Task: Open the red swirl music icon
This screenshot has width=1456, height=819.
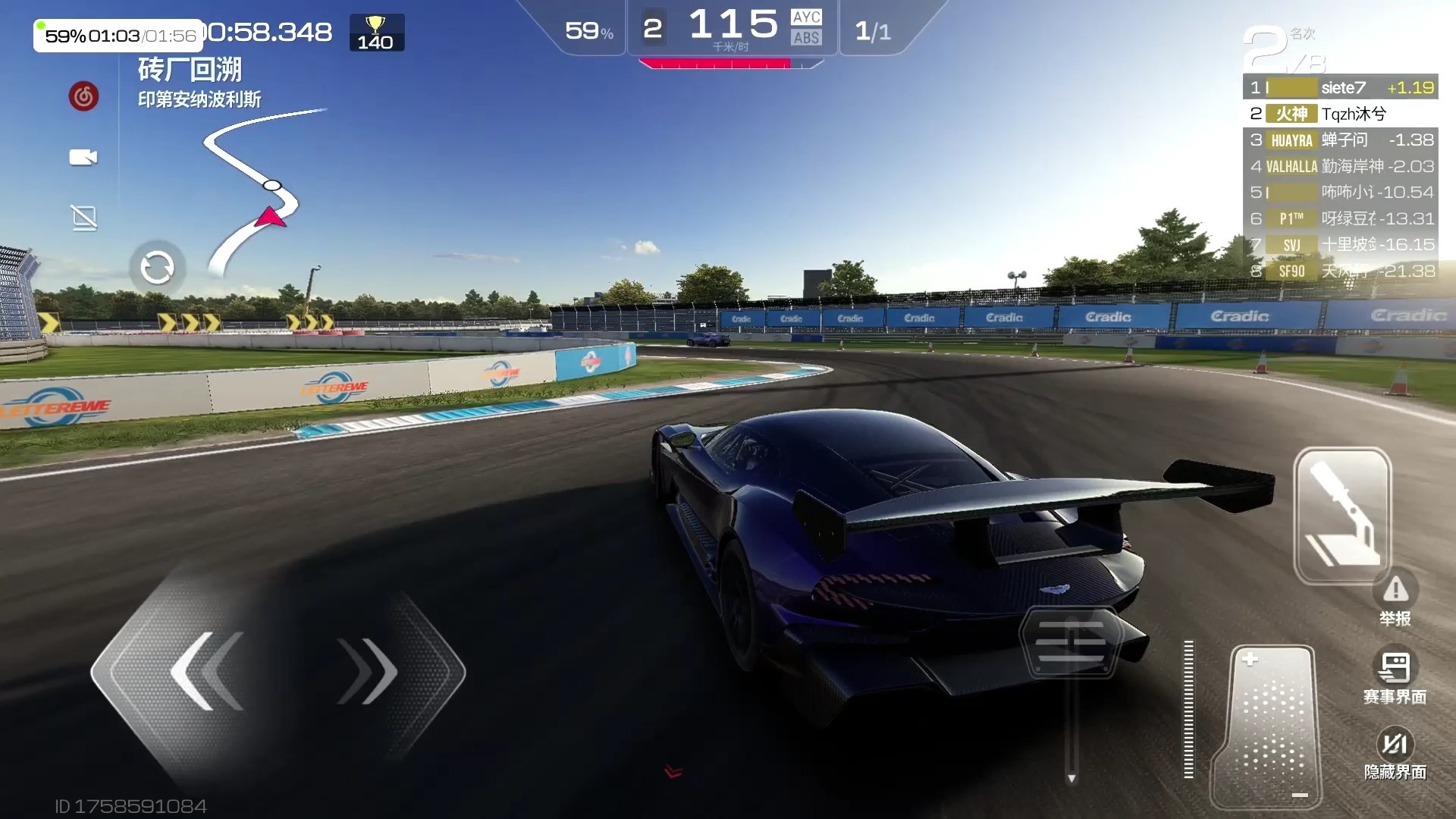Action: coord(83,96)
